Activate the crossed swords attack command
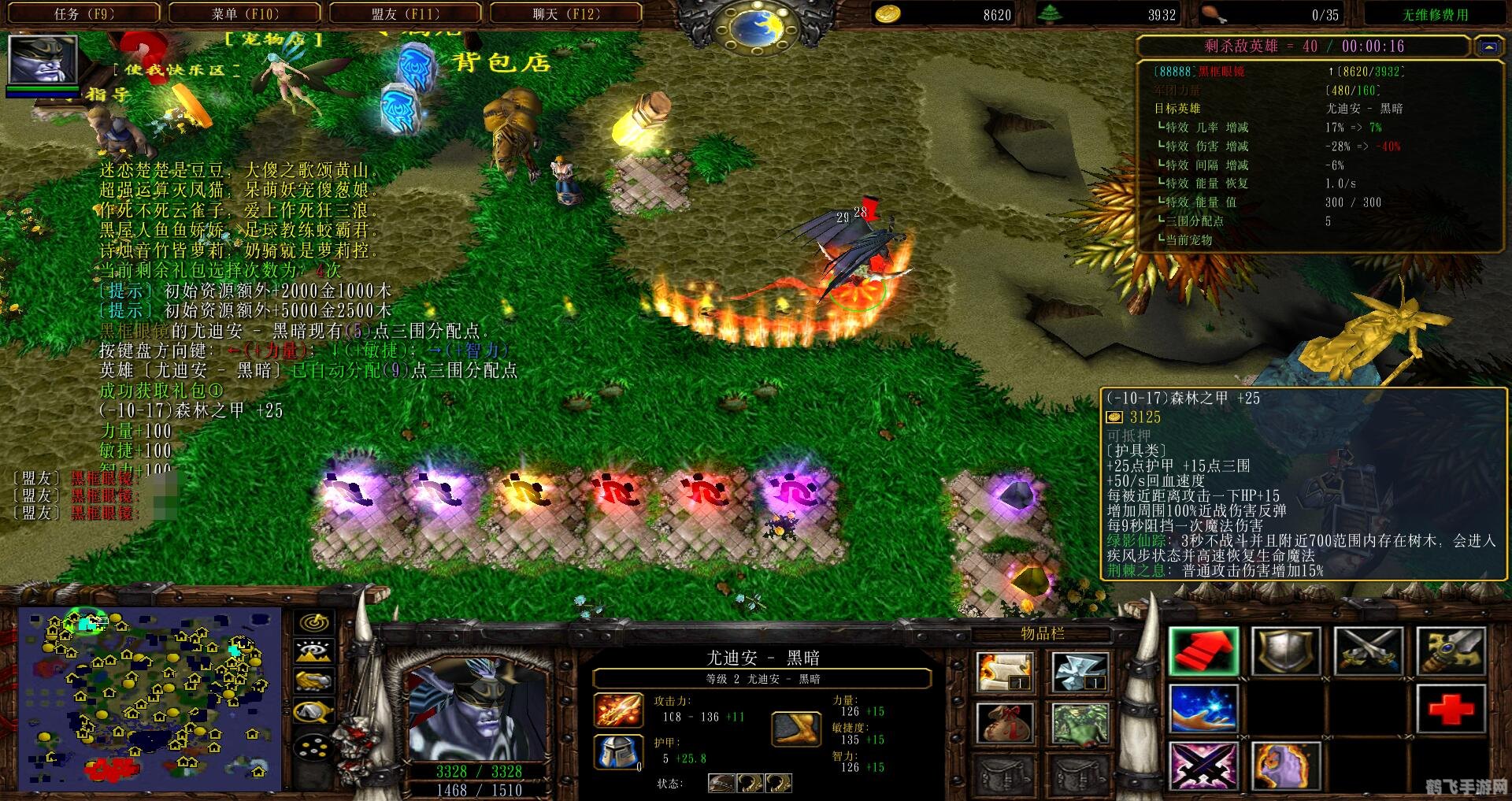 (1368, 651)
